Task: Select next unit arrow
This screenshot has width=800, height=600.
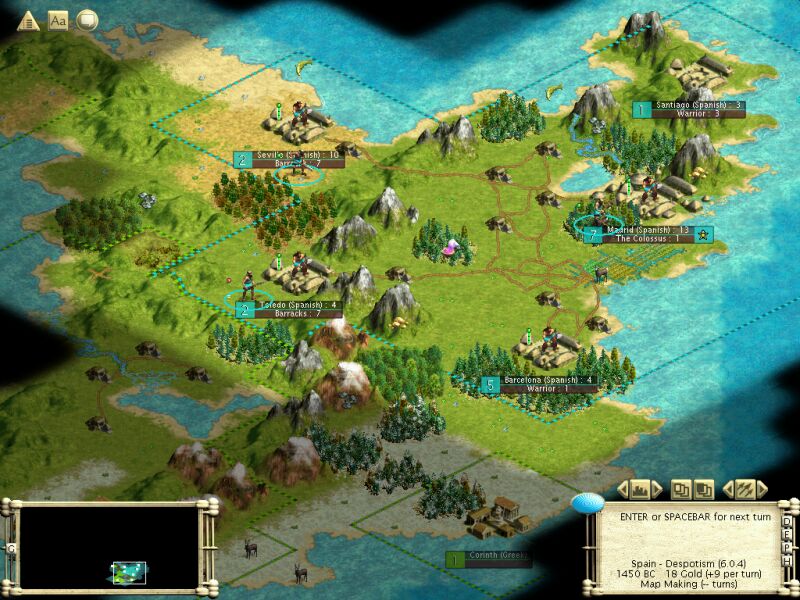Action: tap(763, 489)
